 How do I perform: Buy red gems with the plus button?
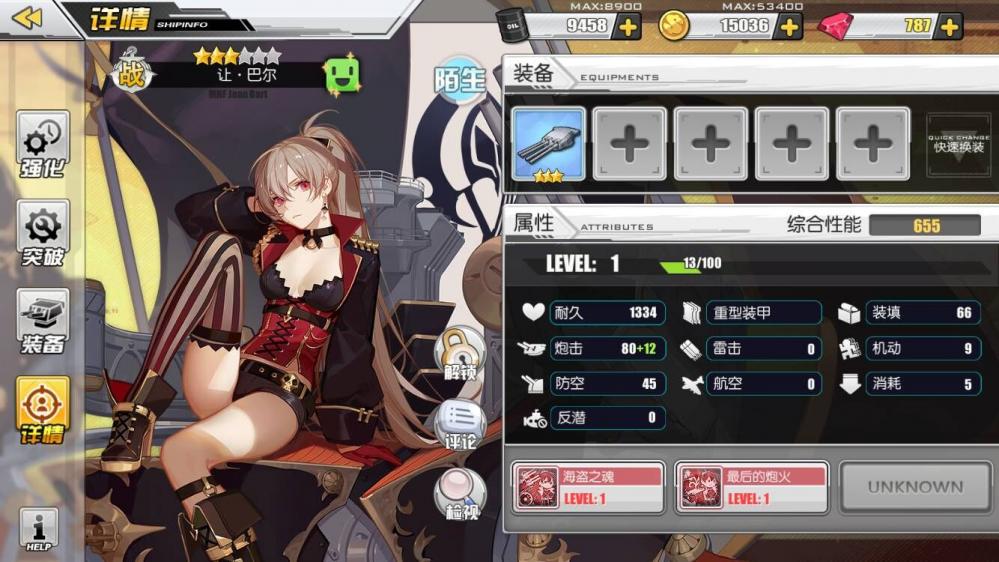950,27
